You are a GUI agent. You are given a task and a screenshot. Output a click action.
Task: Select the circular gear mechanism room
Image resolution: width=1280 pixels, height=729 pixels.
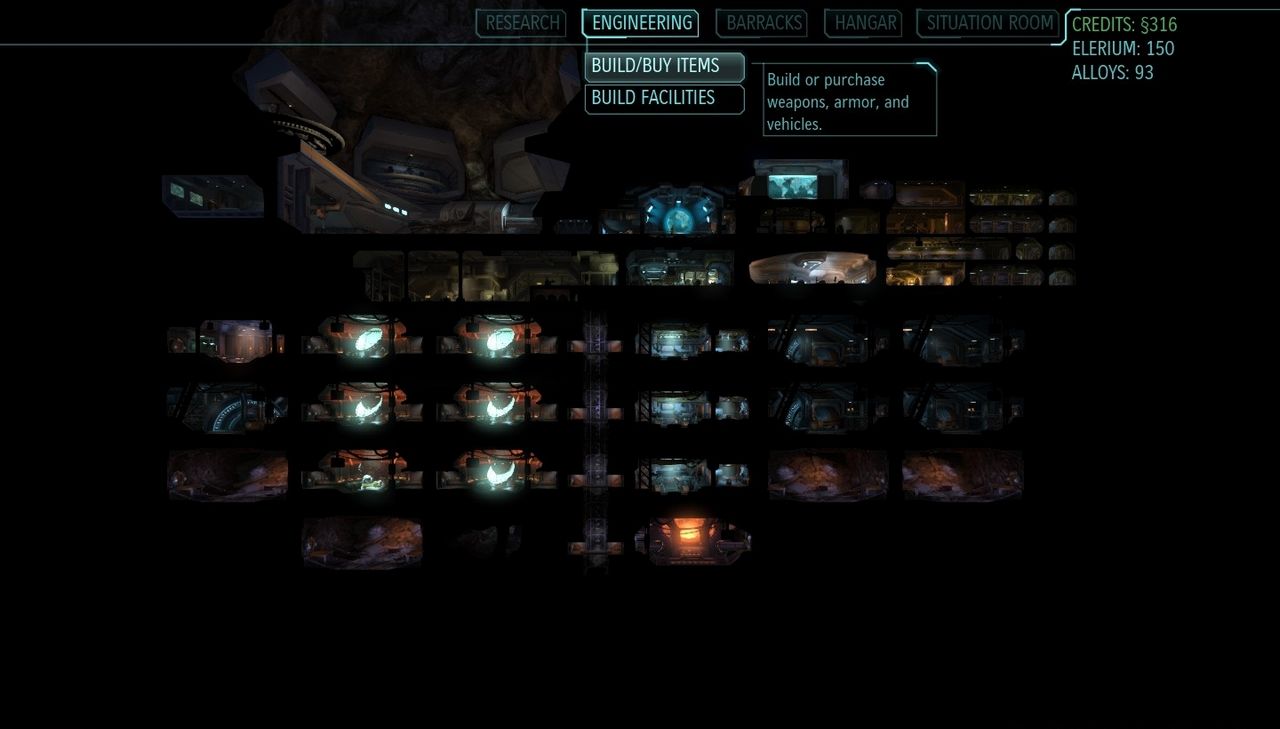(x=227, y=408)
